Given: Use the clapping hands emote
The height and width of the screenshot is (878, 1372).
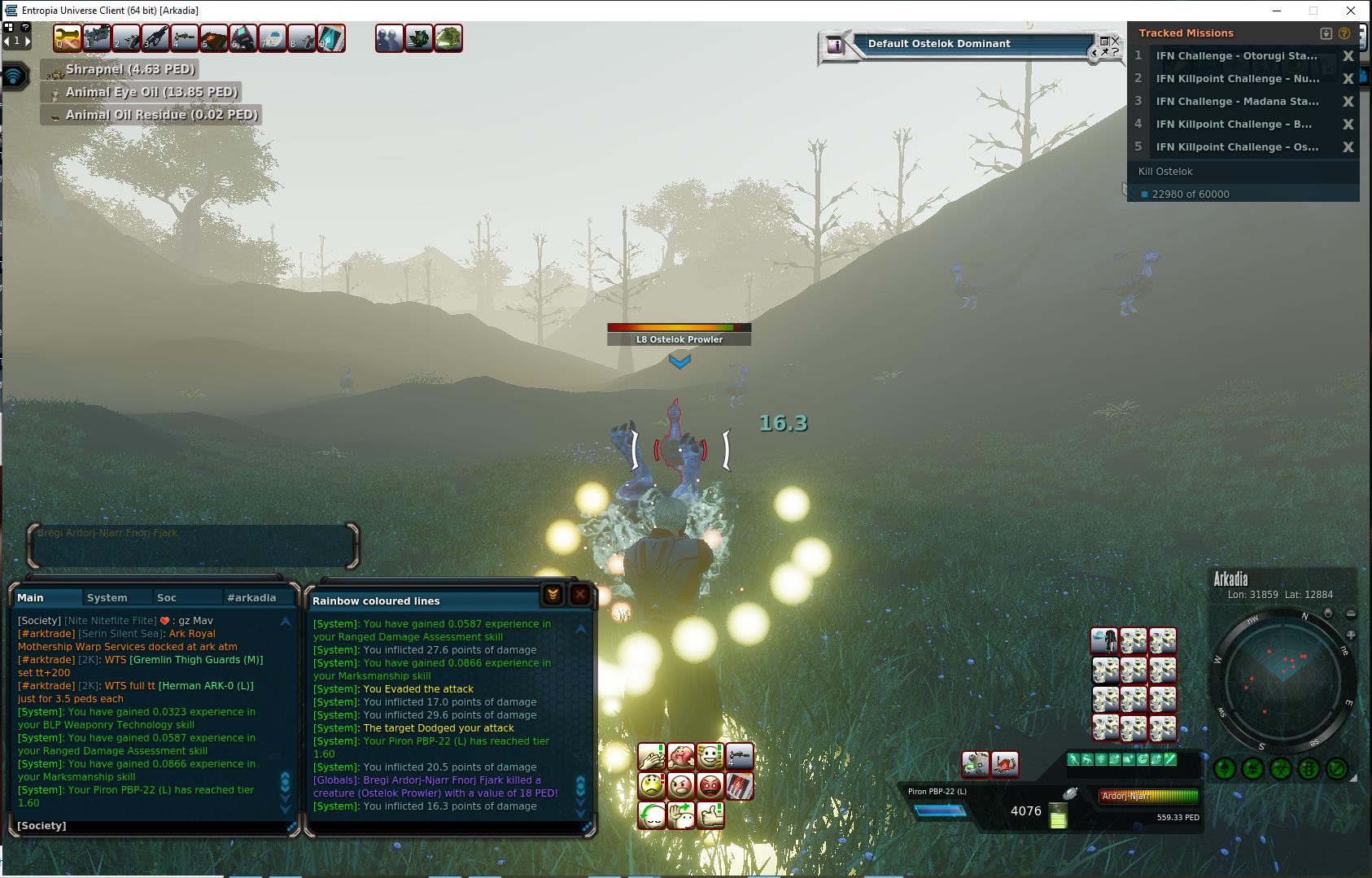Looking at the screenshot, I should click(x=651, y=757).
